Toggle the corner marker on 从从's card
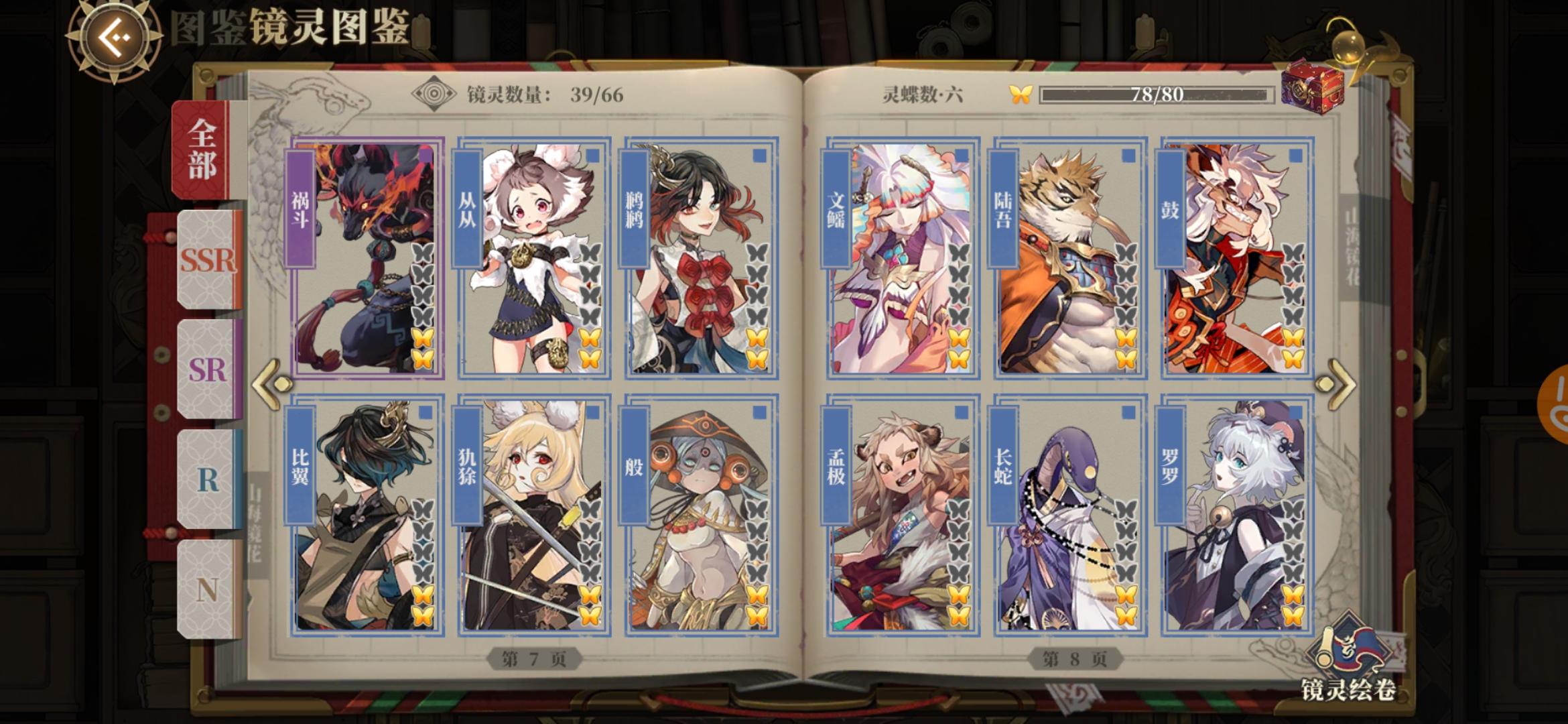This screenshot has width=1568, height=724. click(x=592, y=156)
